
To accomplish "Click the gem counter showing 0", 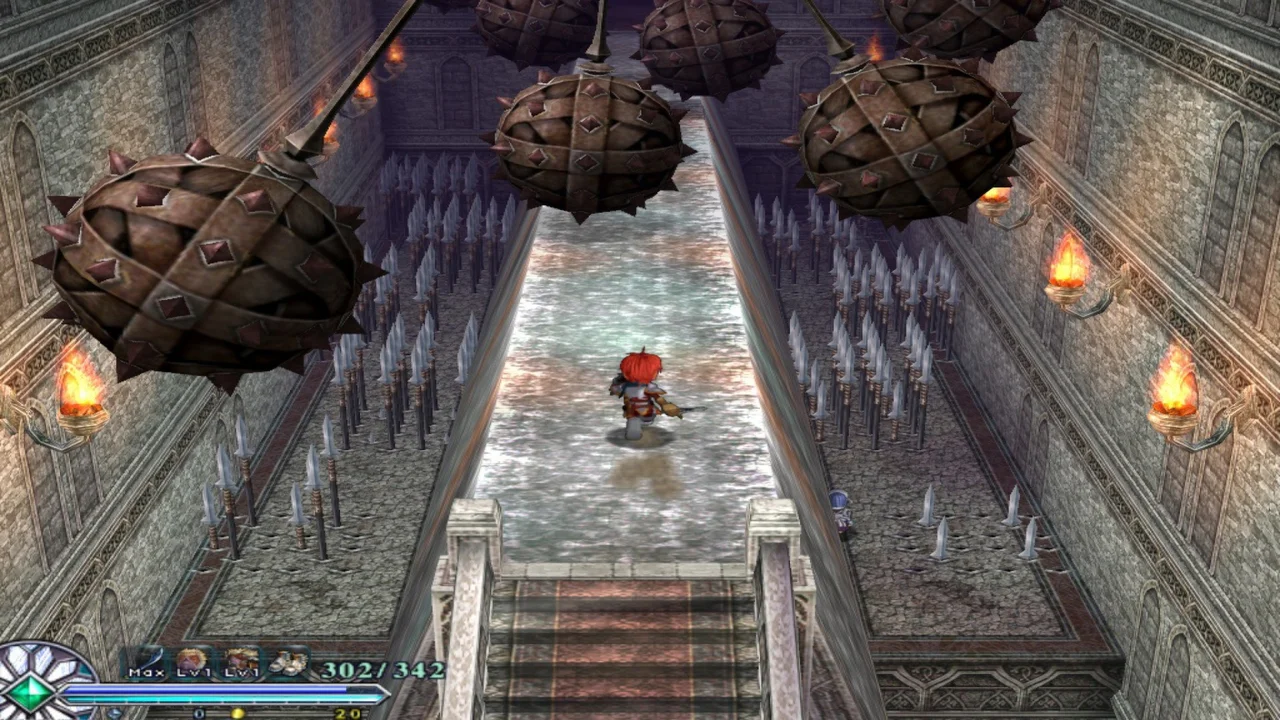I will [198, 712].
